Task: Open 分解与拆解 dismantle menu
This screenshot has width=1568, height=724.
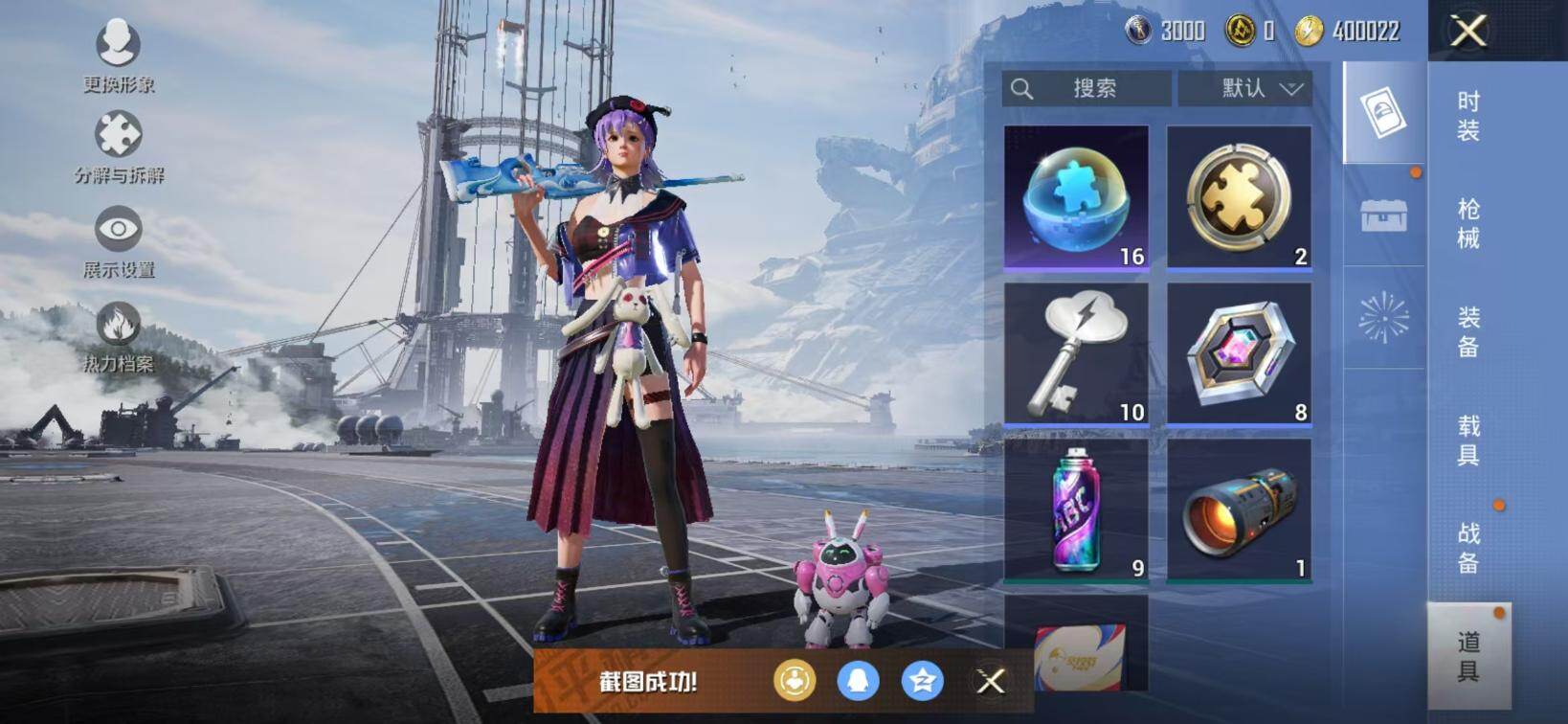Action: coord(119,146)
